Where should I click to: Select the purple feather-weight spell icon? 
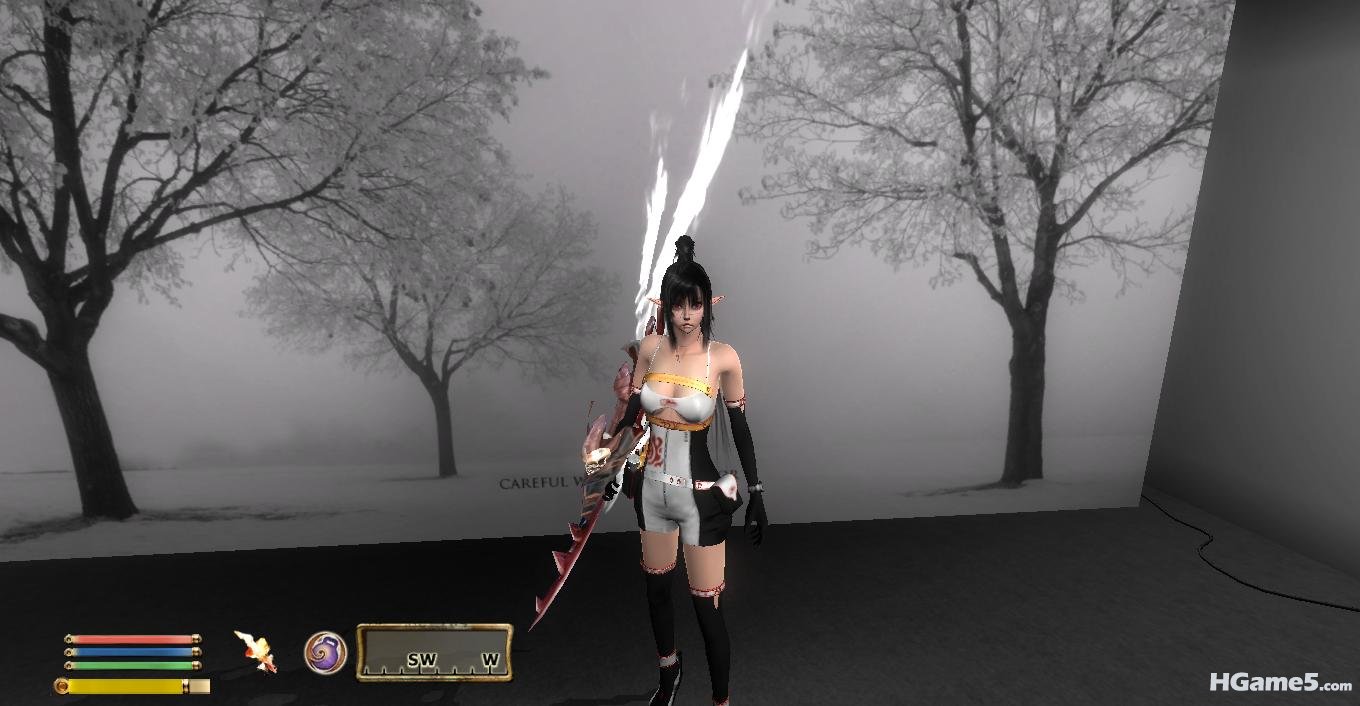[325, 653]
